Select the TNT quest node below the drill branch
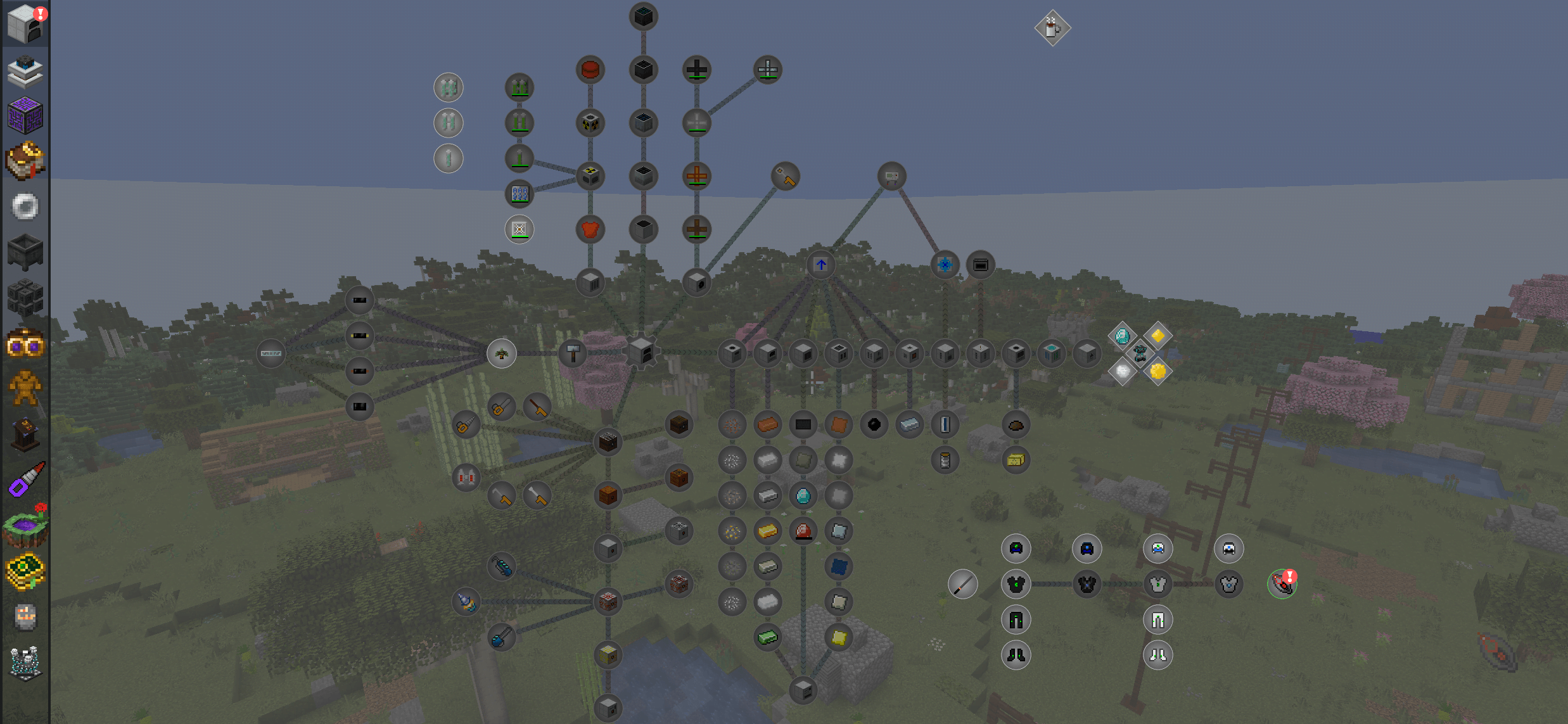1568x724 pixels. (x=607, y=602)
